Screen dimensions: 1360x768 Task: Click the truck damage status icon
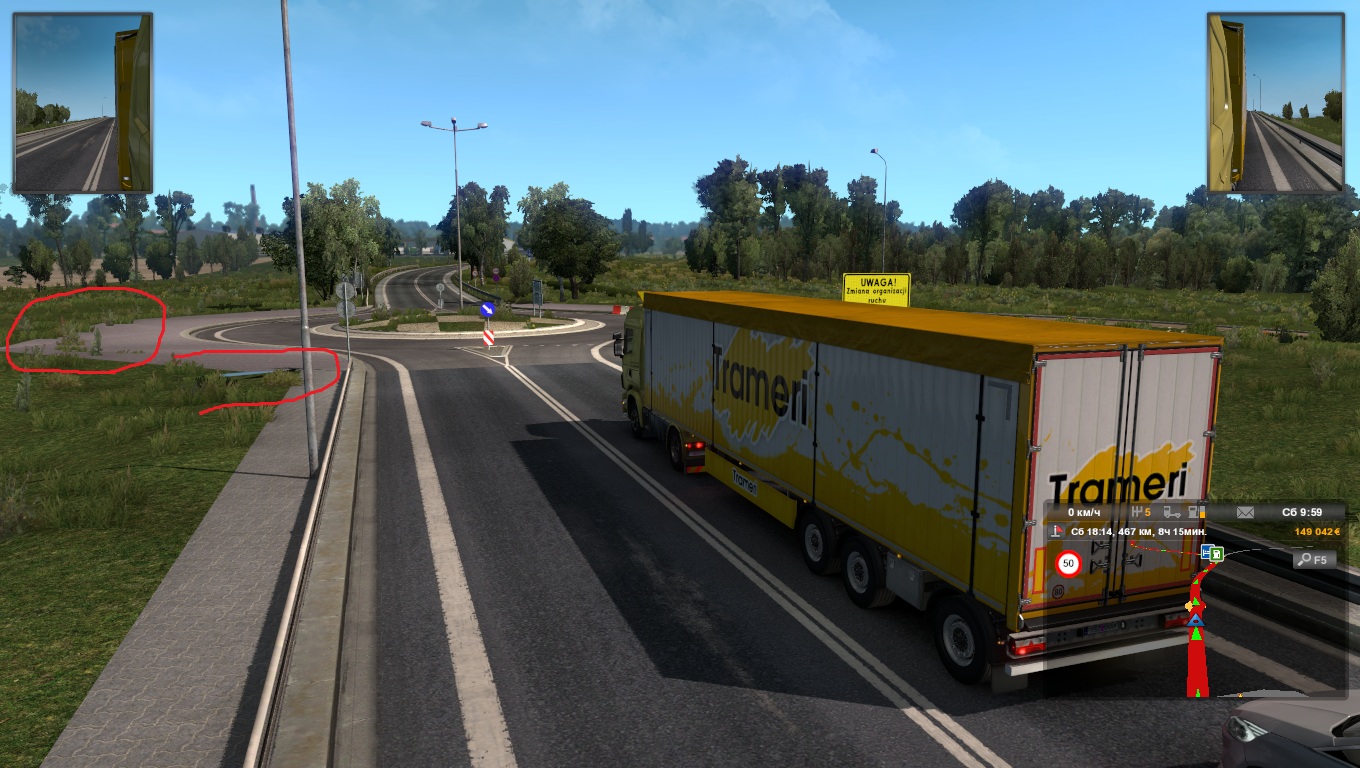pyautogui.click(x=1171, y=512)
